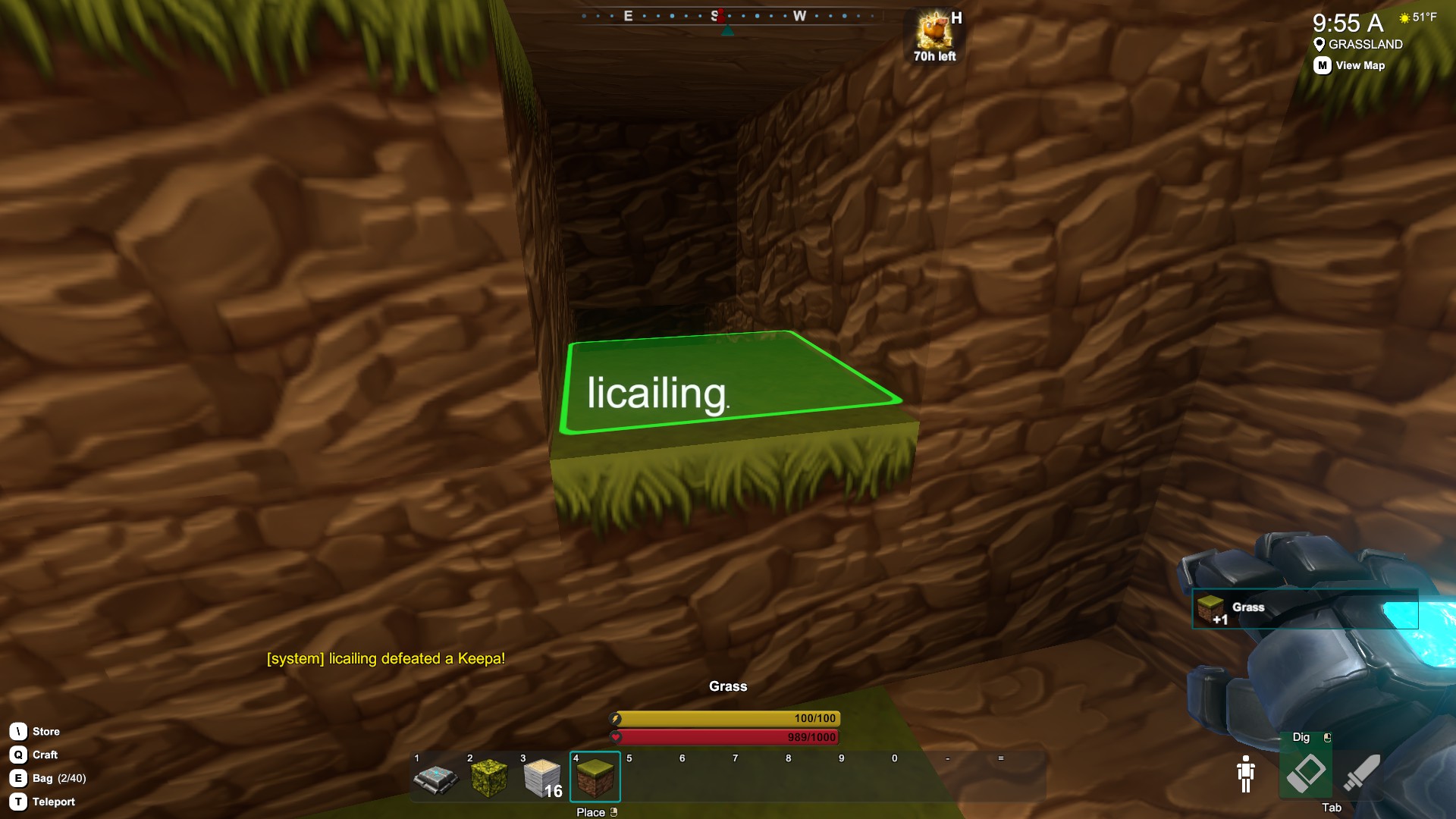The image size is (1456, 819).
Task: Click the red health bar showing 989/1000
Action: [724, 736]
